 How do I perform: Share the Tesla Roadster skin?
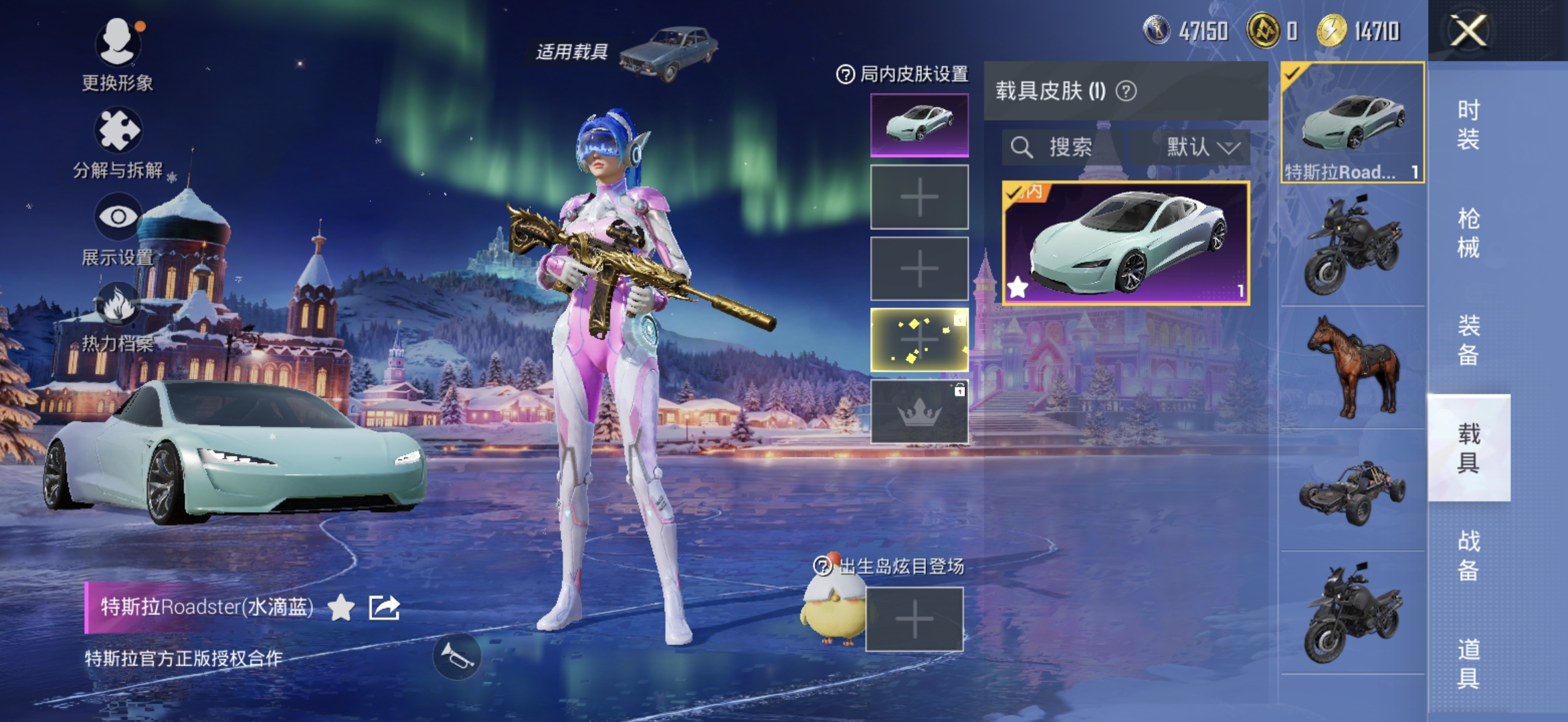click(x=384, y=608)
